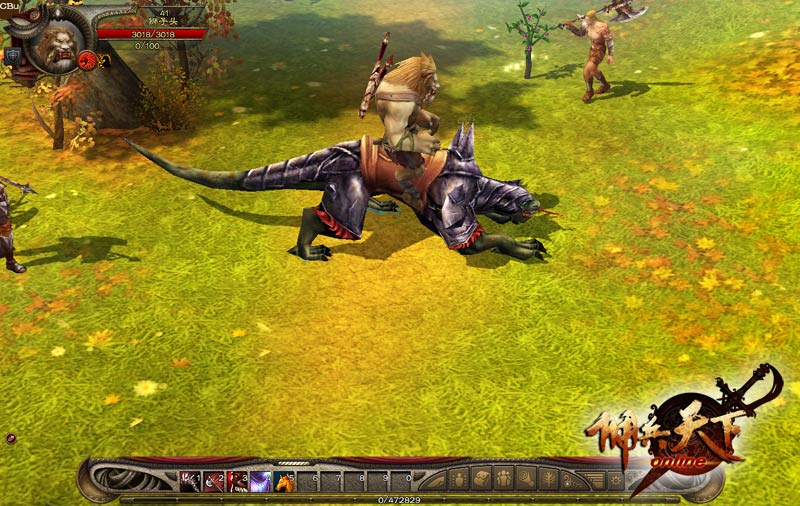
Task: Cast the purple swirl skill in the hotbar
Action: point(261,482)
